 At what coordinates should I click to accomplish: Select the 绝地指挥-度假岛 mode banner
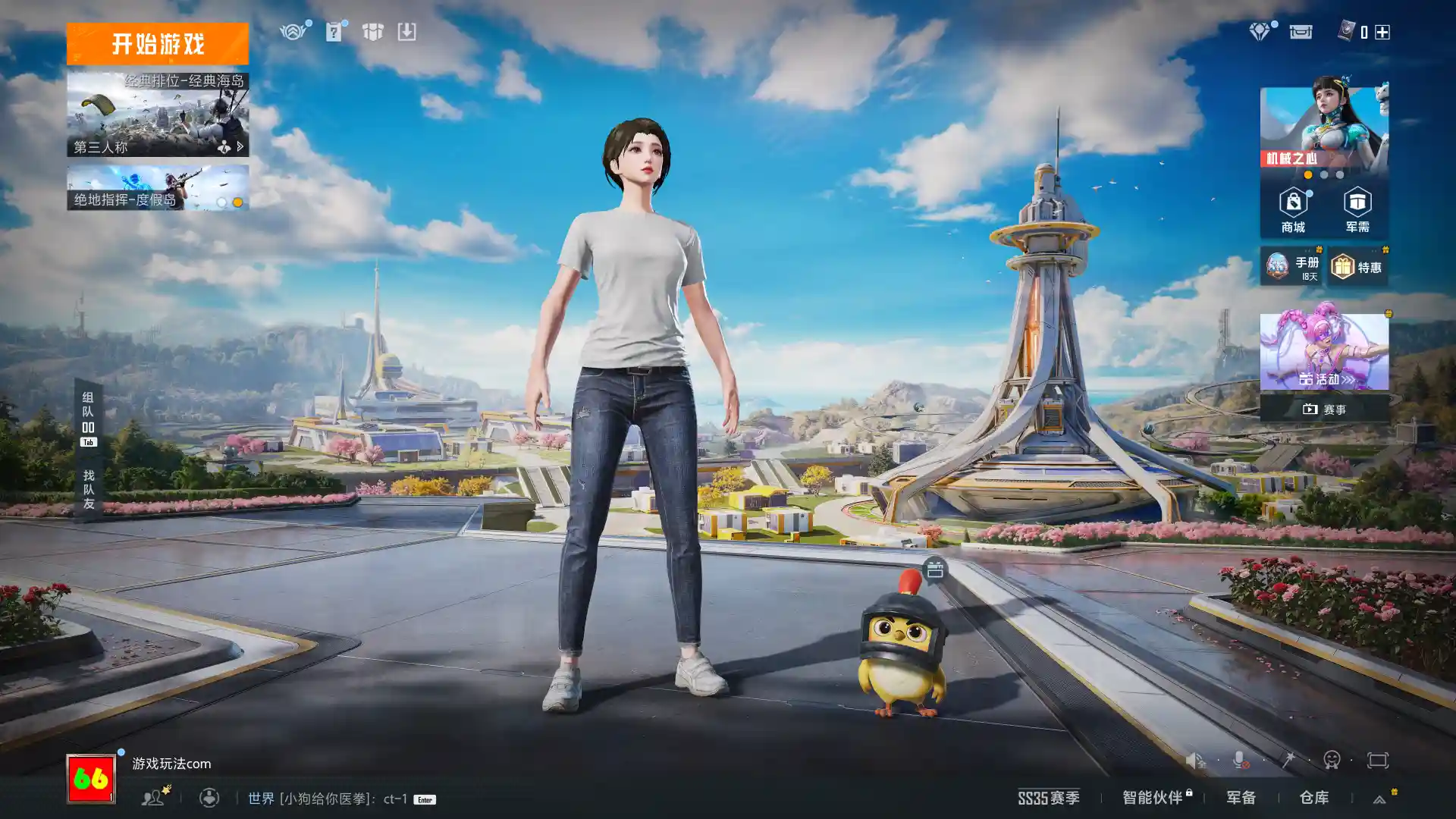coord(157,188)
